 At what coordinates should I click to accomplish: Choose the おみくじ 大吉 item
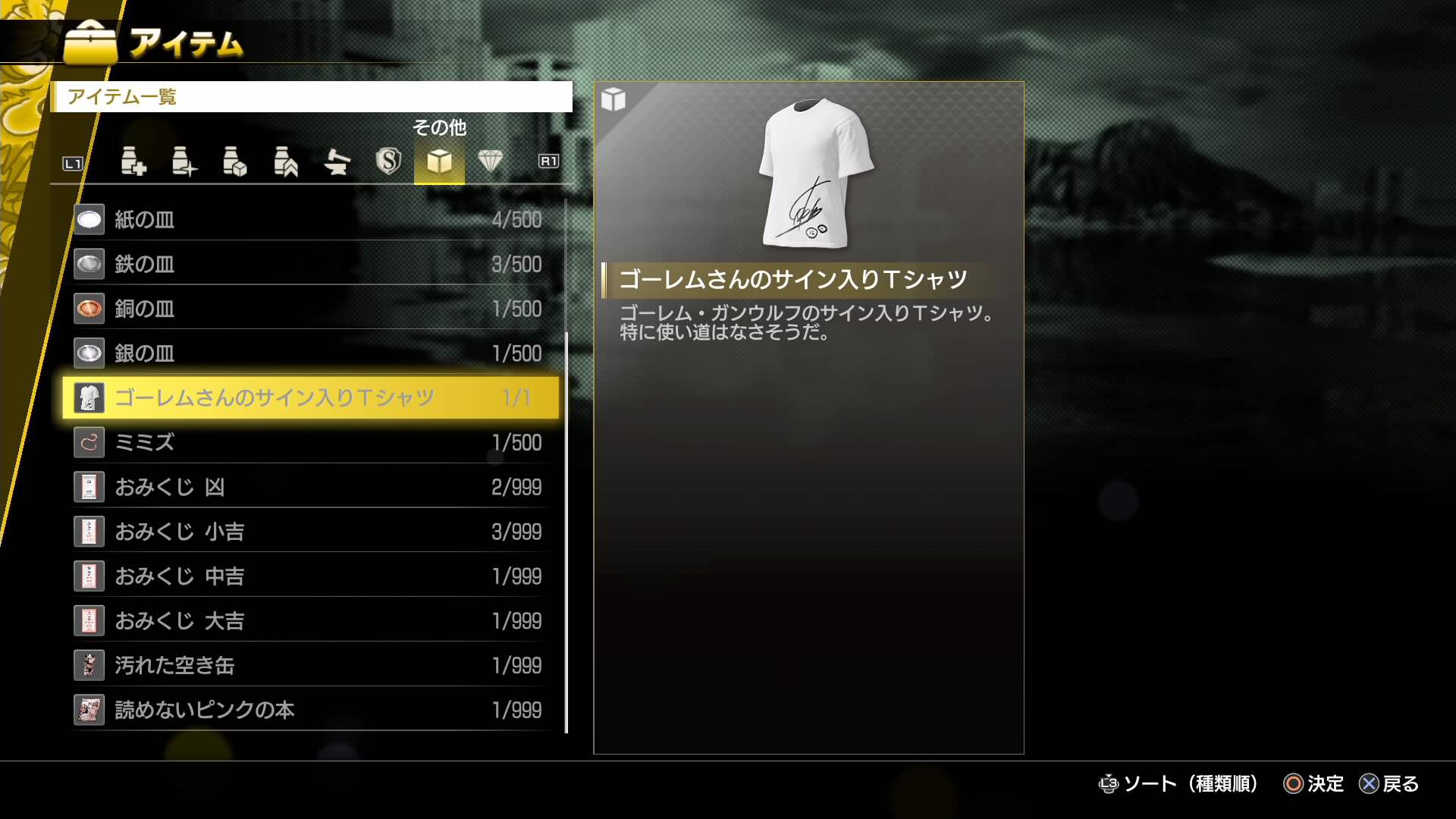pyautogui.click(x=303, y=620)
